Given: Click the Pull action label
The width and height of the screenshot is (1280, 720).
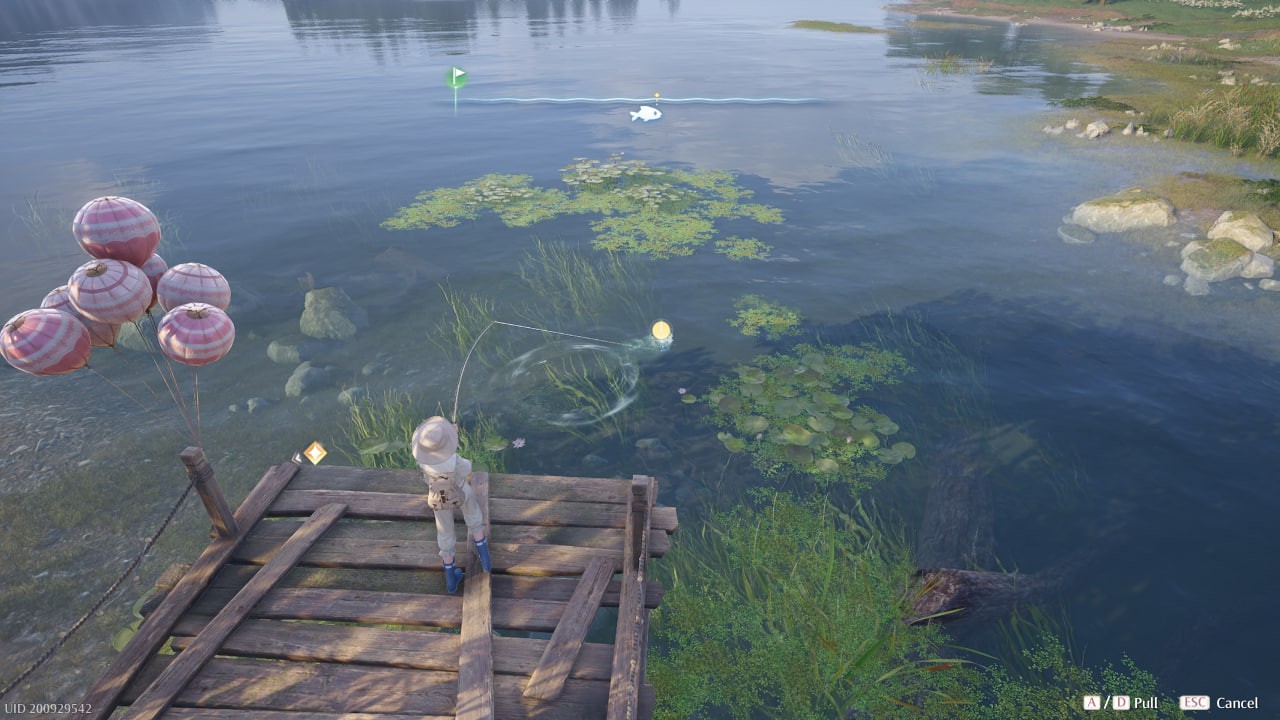Looking at the screenshot, I should pyautogui.click(x=1145, y=703).
